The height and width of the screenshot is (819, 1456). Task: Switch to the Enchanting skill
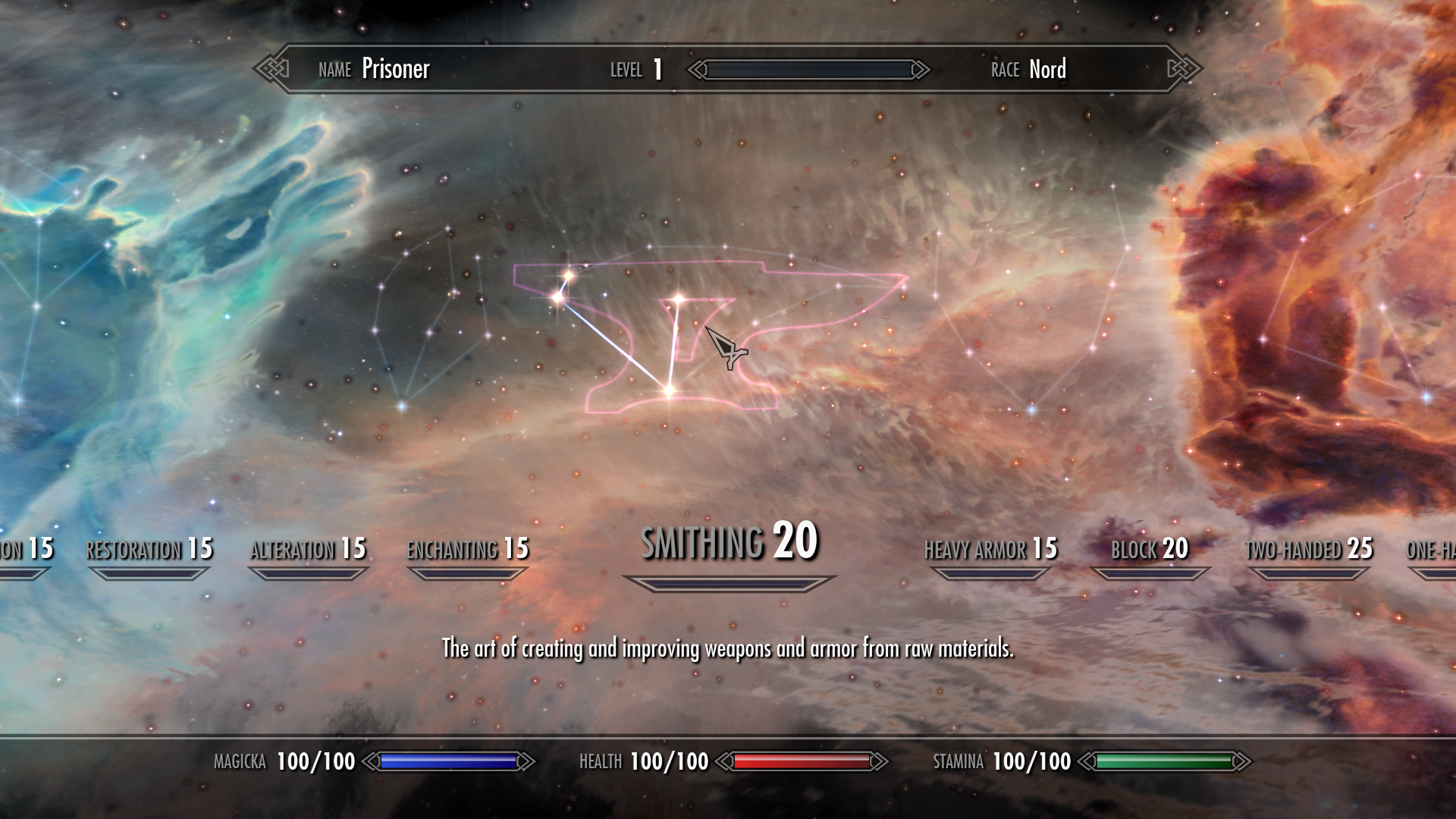(466, 548)
